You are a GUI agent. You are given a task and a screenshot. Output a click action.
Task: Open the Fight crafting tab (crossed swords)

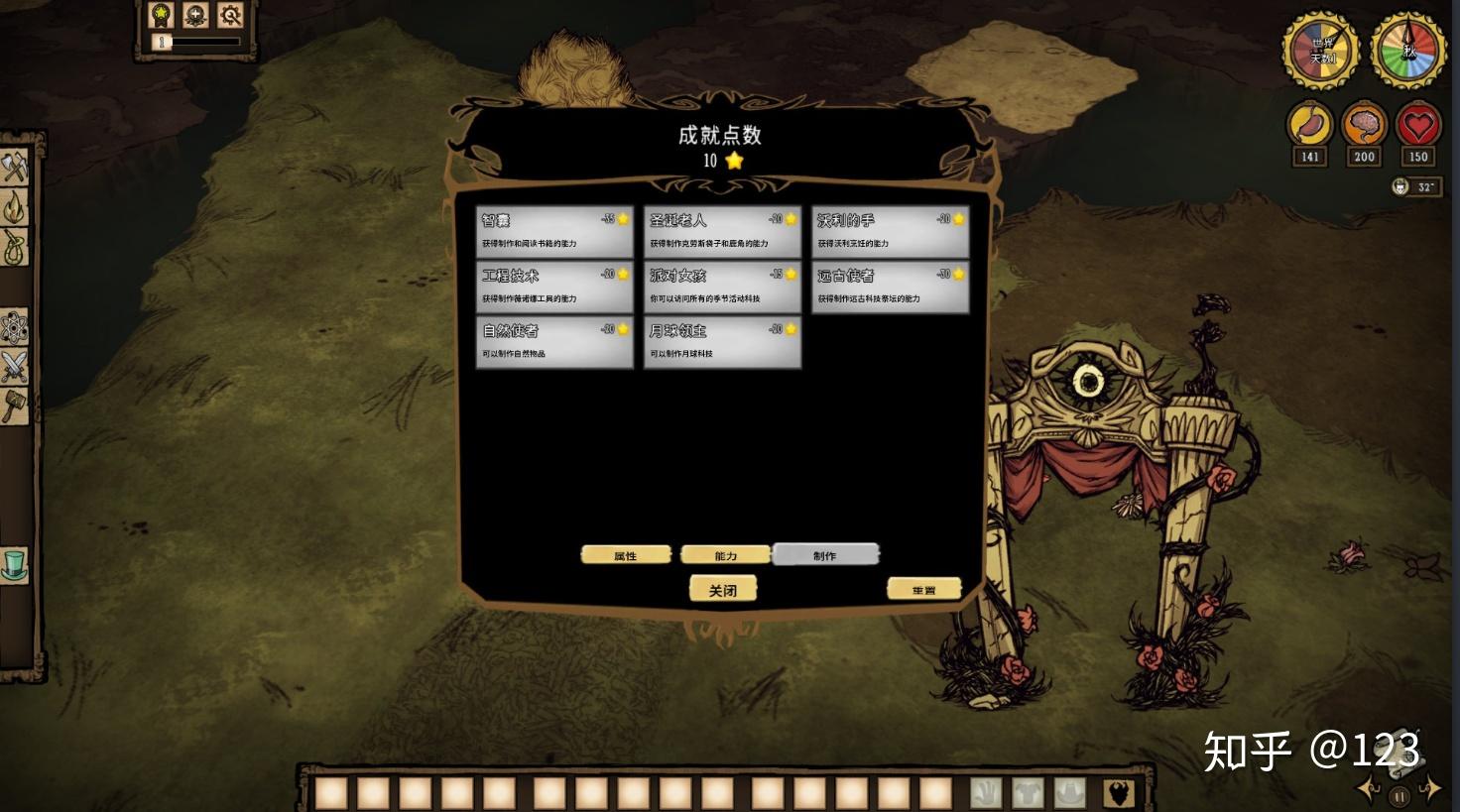(x=15, y=367)
